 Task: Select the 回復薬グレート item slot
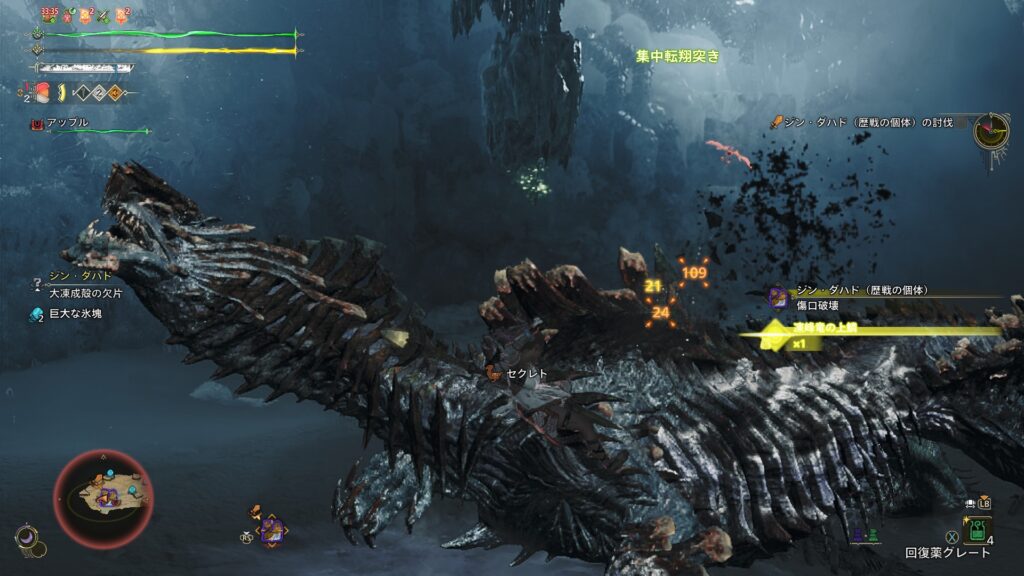coord(977,530)
